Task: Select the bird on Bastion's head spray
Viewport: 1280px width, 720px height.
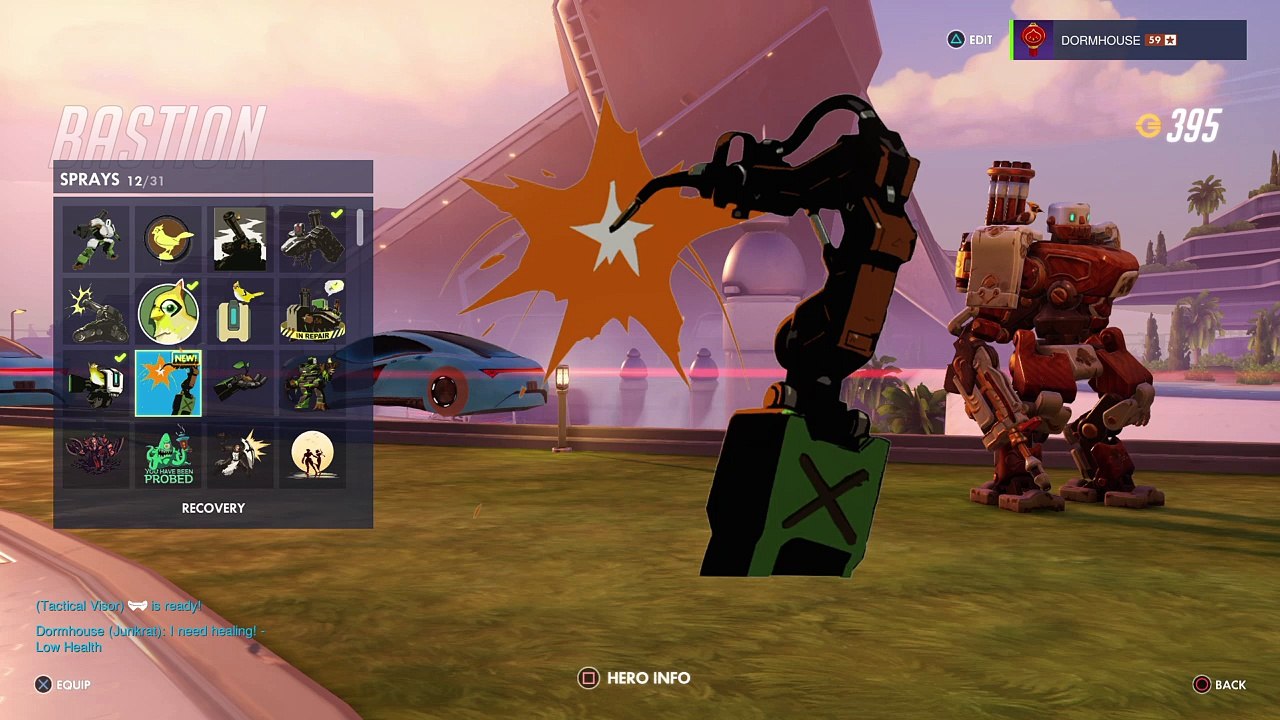Action: coord(96,384)
